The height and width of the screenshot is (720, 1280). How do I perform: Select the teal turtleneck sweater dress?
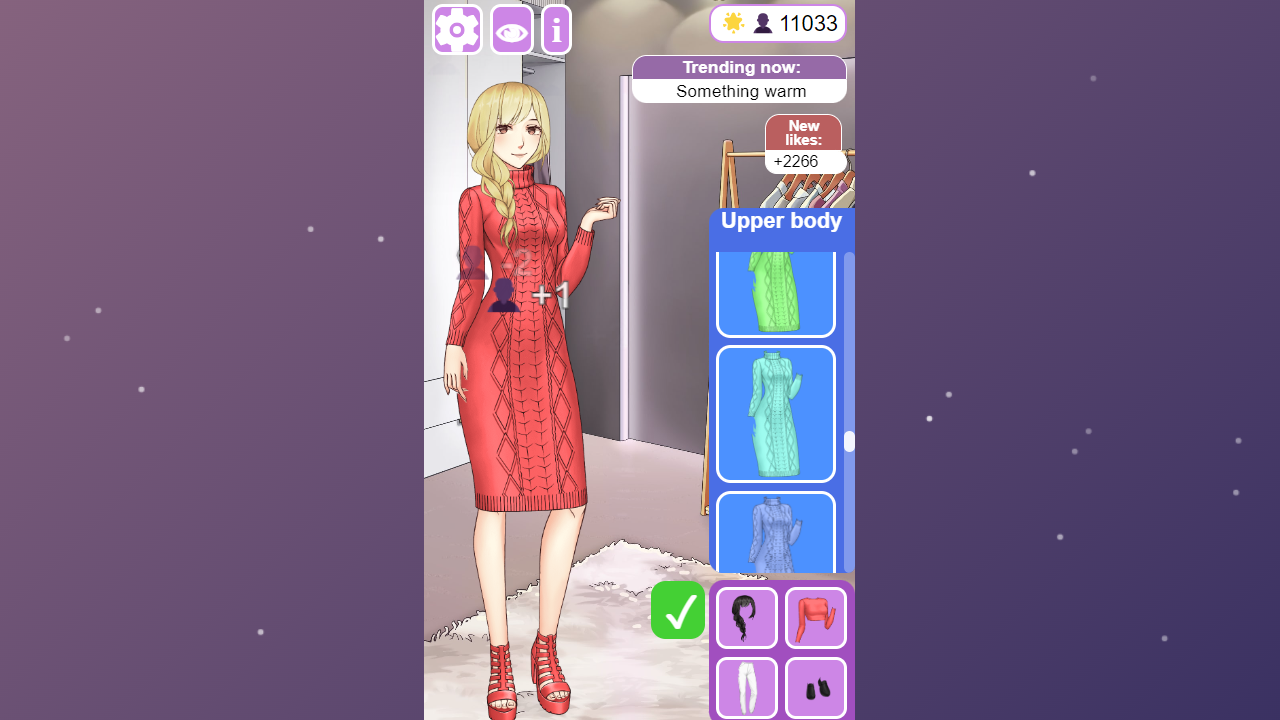775,413
